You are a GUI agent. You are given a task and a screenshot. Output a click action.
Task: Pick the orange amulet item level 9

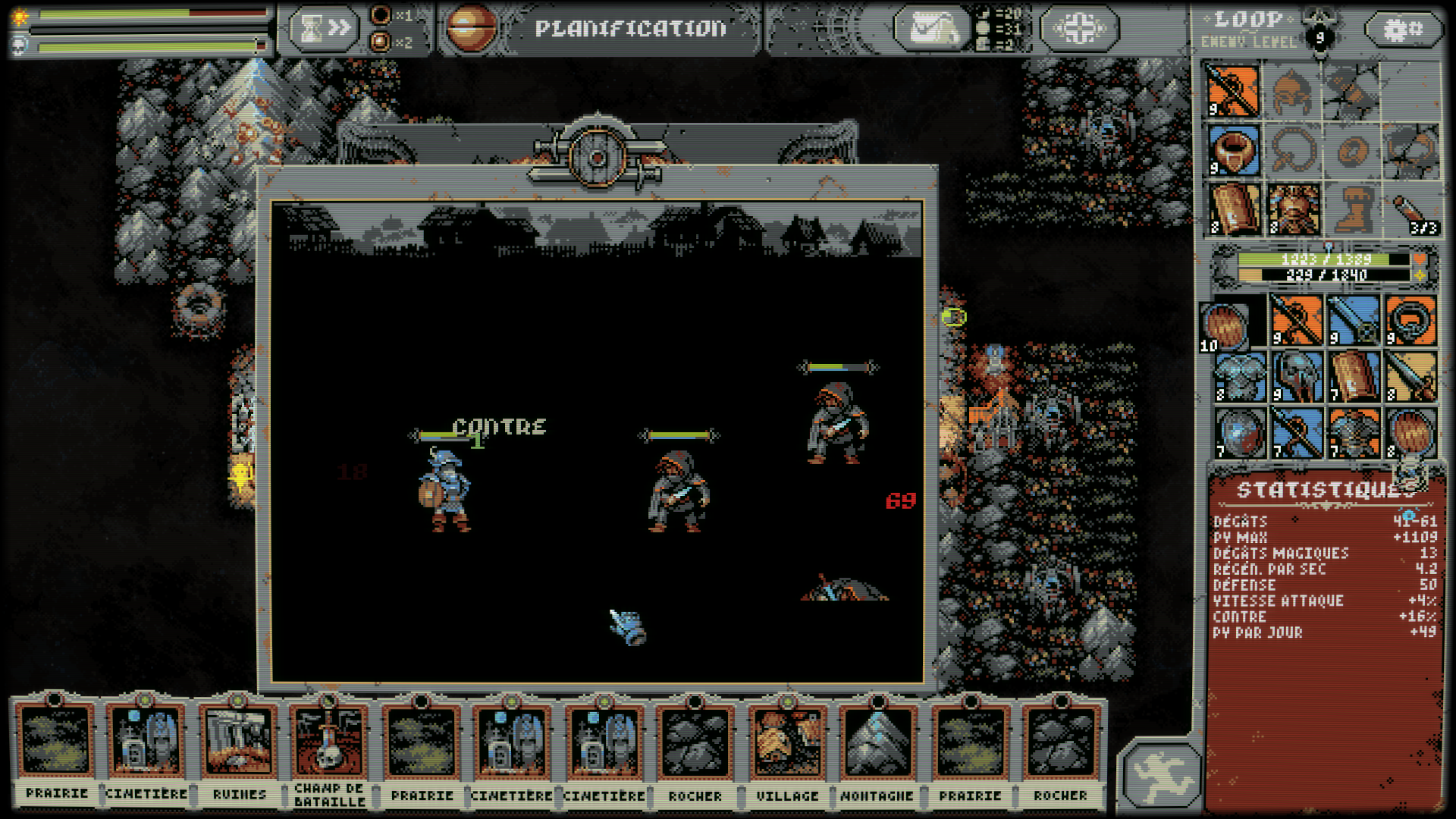[x=1410, y=320]
